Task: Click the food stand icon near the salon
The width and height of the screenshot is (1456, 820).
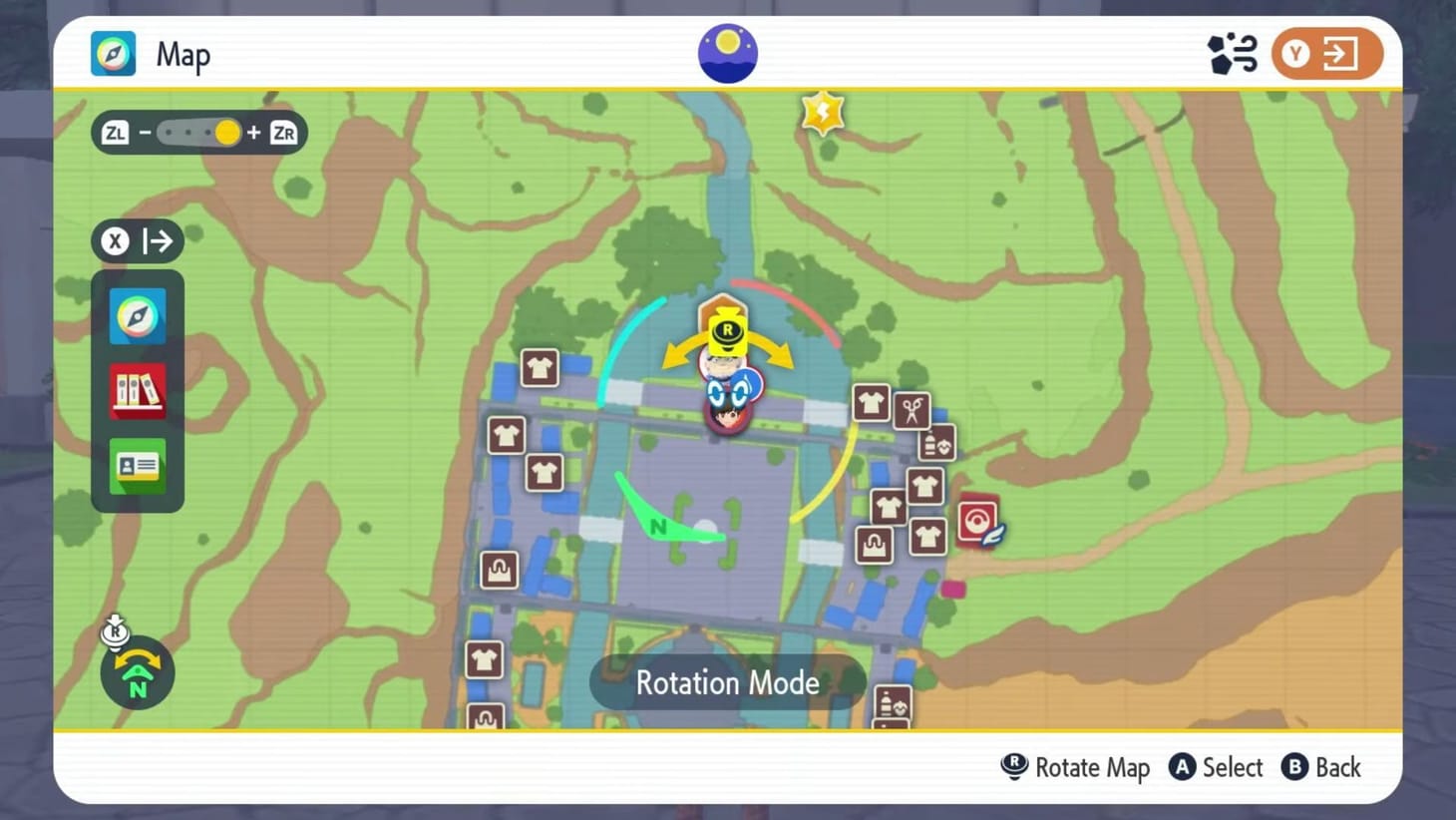Action: pos(938,443)
